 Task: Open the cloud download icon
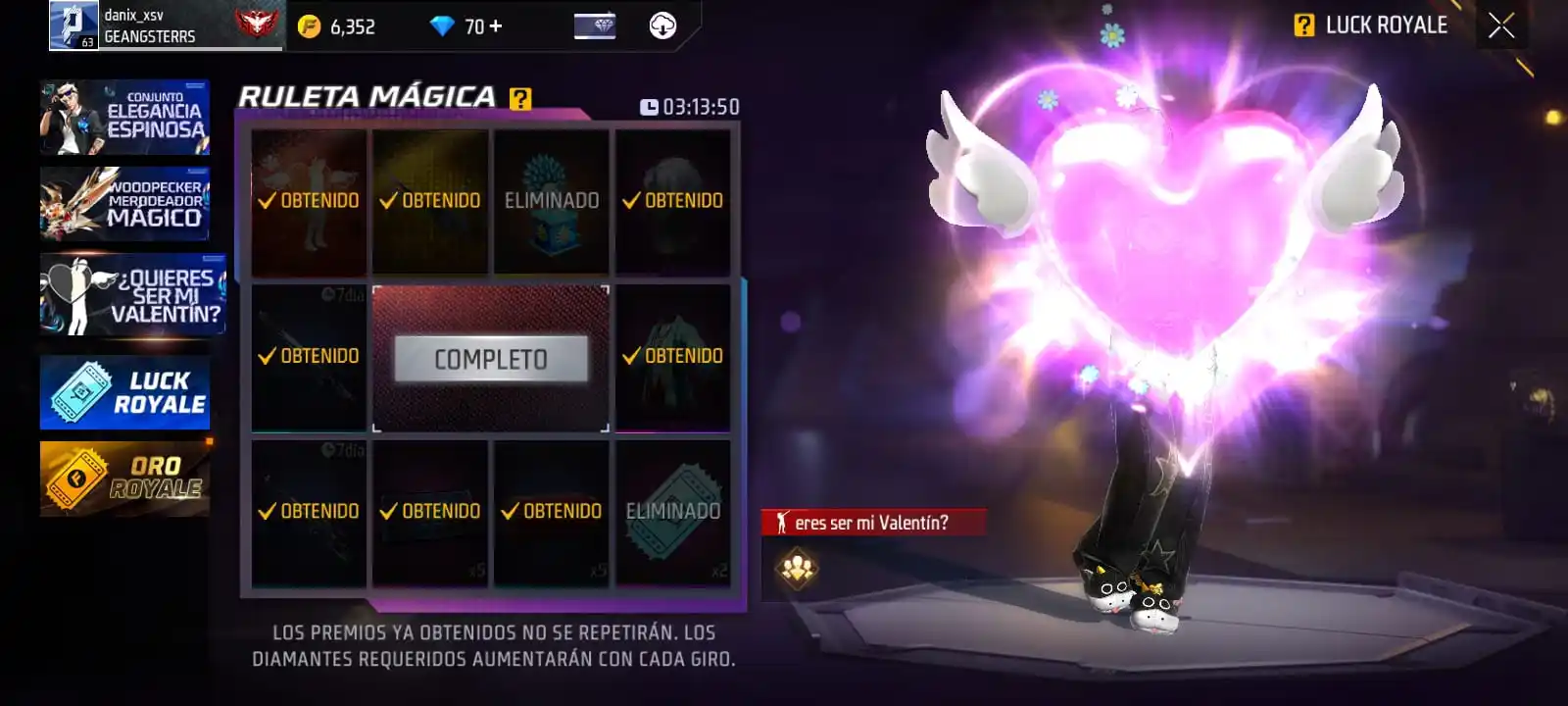coord(662,26)
